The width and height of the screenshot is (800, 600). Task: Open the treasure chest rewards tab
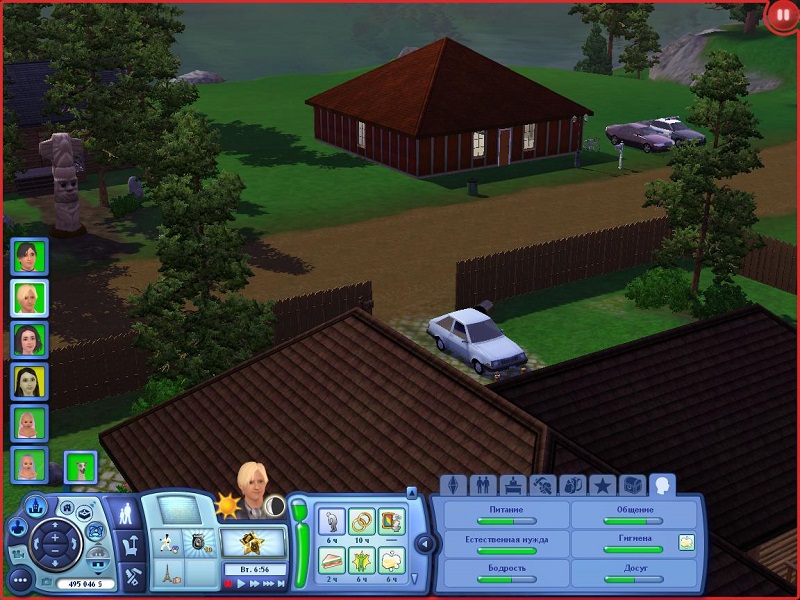pos(633,486)
